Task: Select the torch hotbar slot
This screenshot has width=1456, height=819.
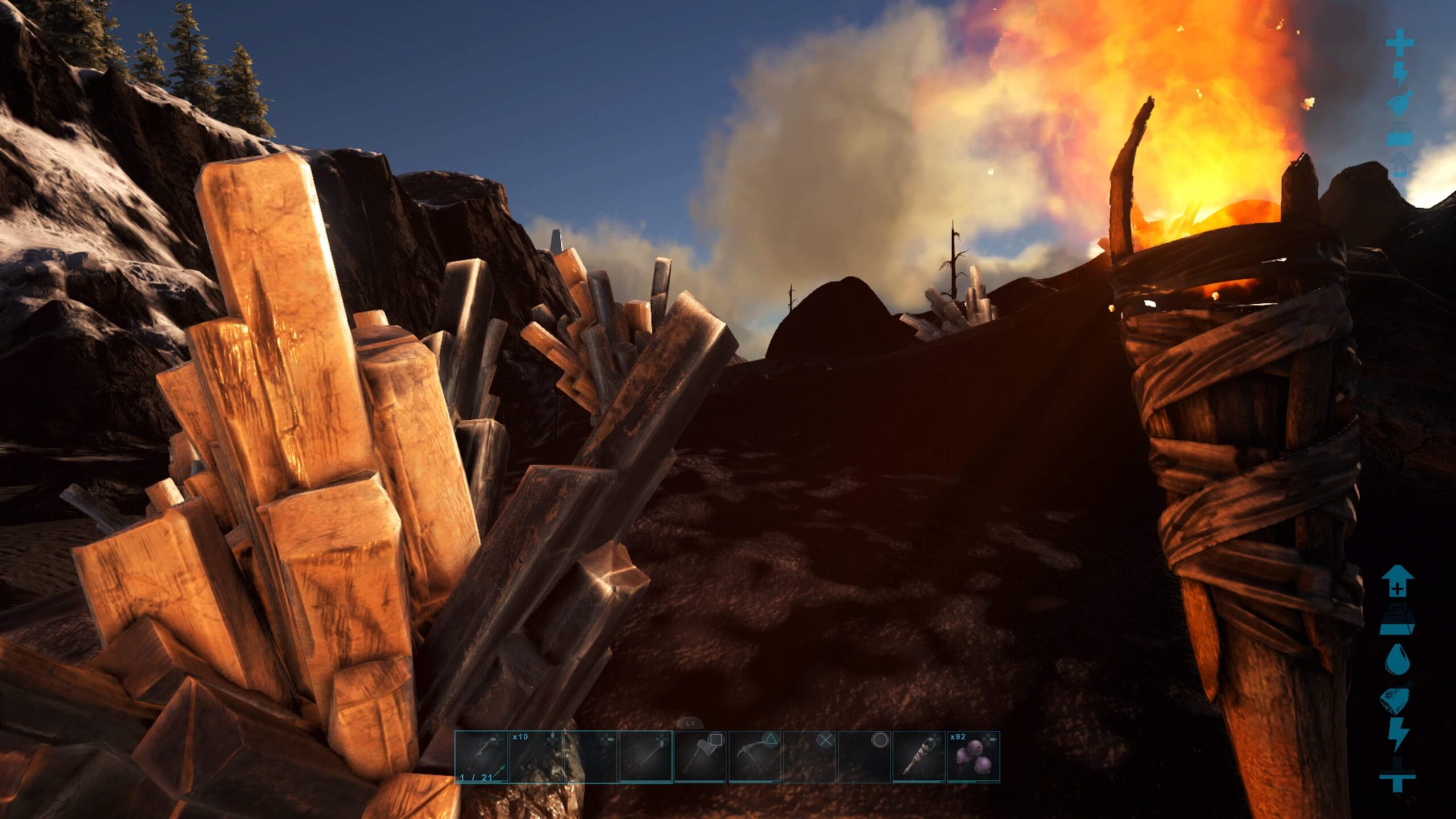Action: click(919, 757)
